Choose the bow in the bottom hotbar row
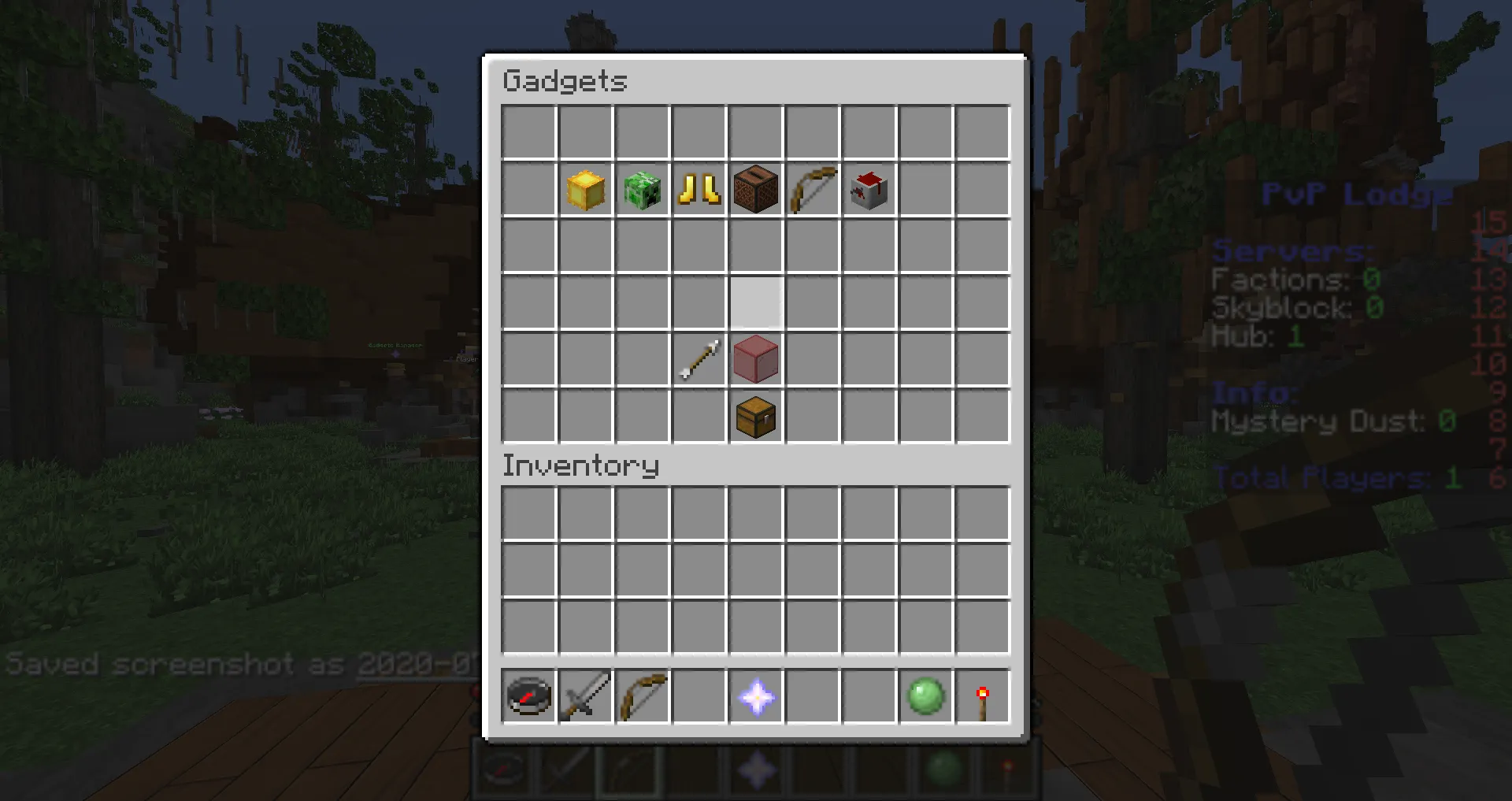 pos(642,697)
